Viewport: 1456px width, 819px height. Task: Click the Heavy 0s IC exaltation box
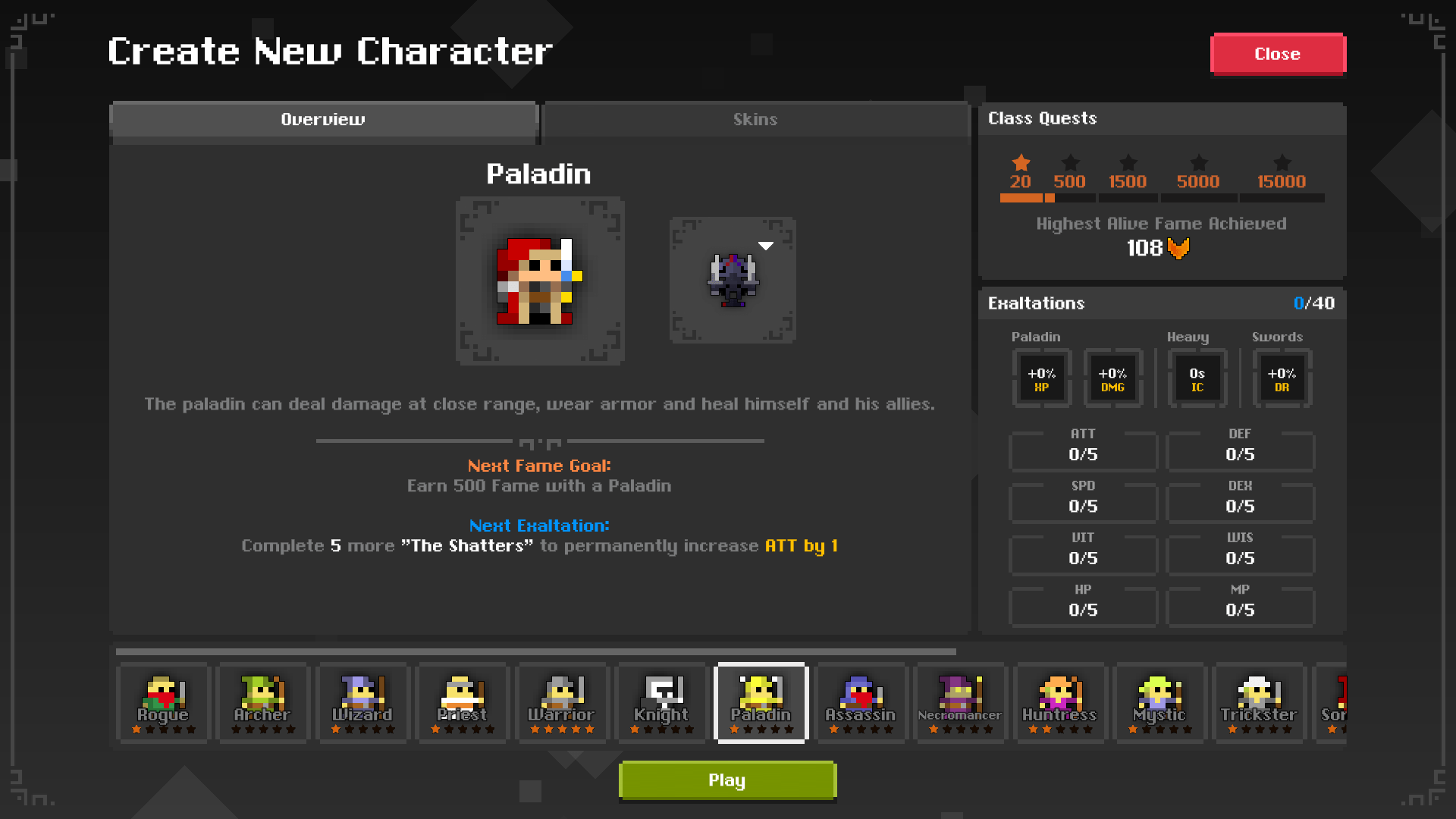pos(1197,378)
